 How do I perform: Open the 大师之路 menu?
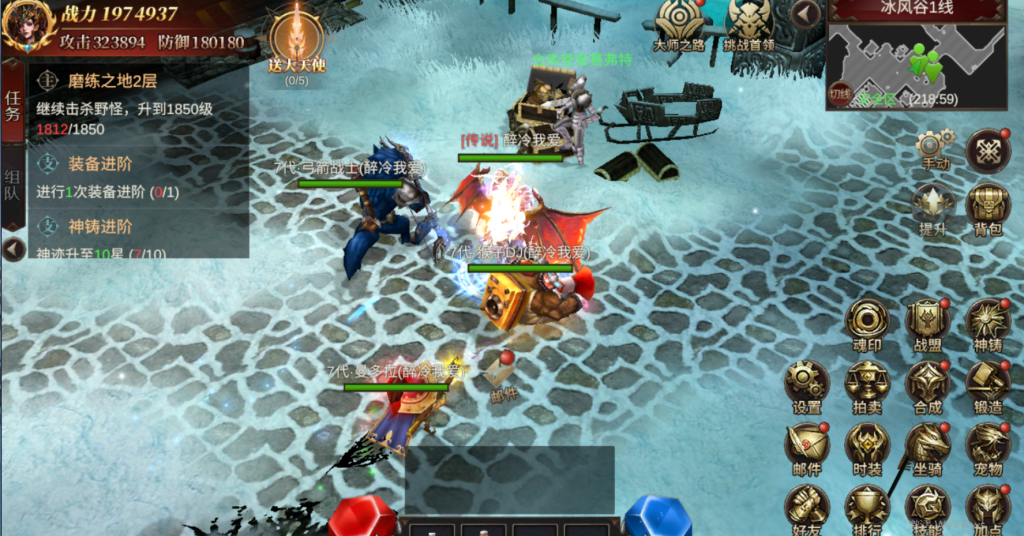679,24
